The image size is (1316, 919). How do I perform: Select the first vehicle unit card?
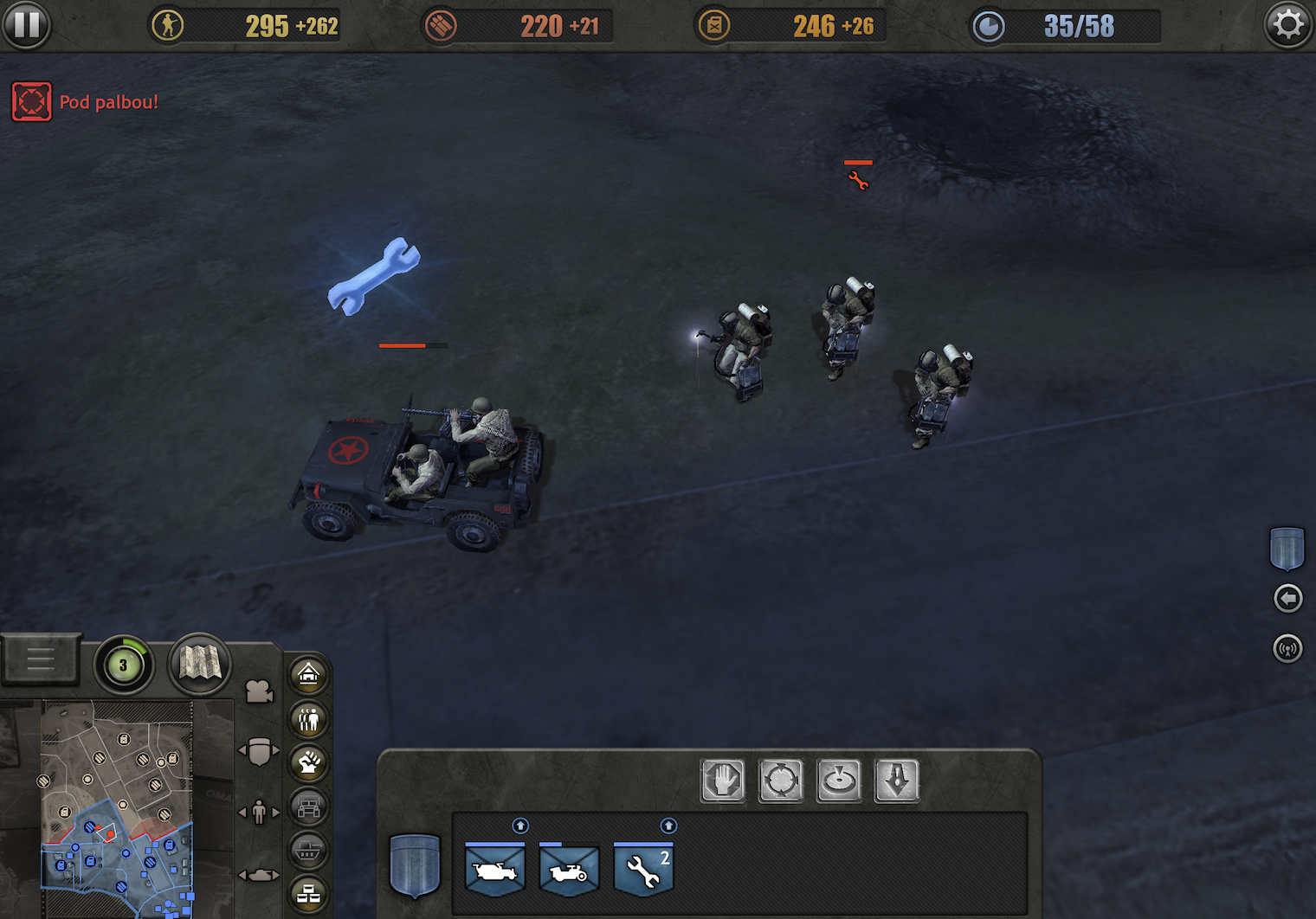(494, 870)
